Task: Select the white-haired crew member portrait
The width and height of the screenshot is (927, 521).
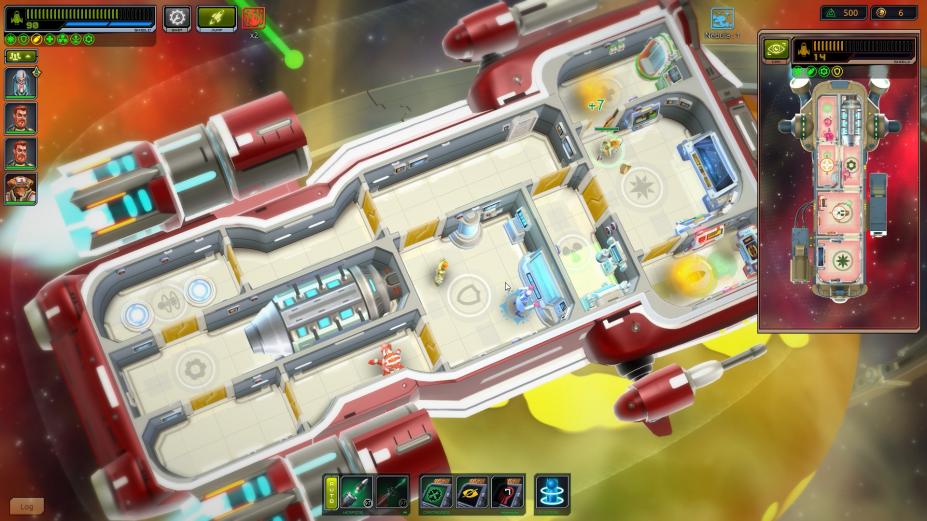Action: click(20, 84)
